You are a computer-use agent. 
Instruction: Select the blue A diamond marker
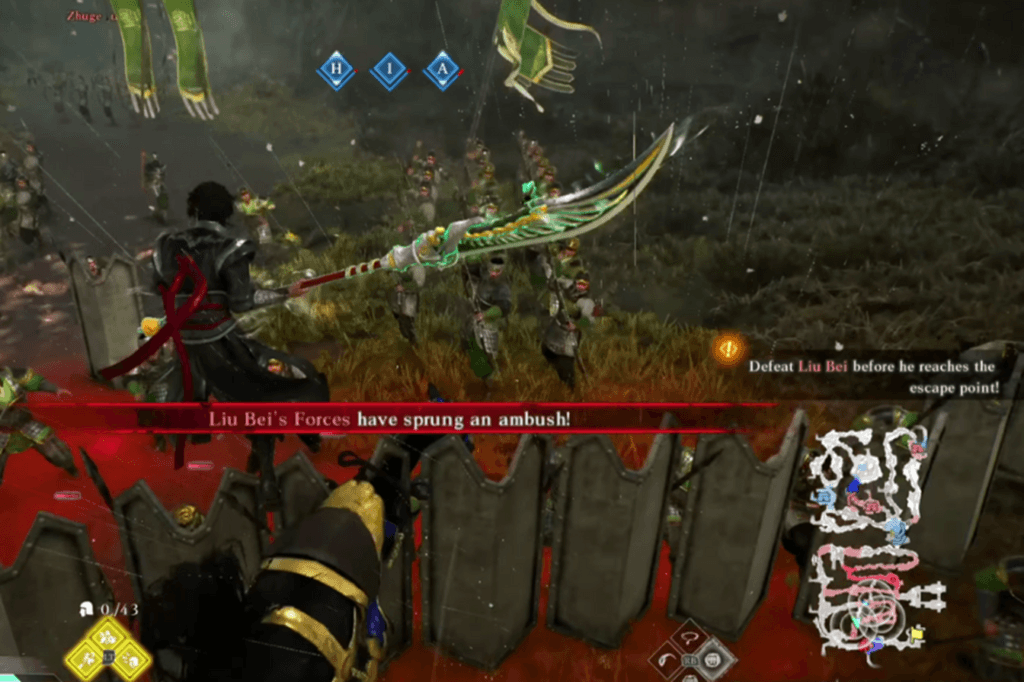click(441, 71)
